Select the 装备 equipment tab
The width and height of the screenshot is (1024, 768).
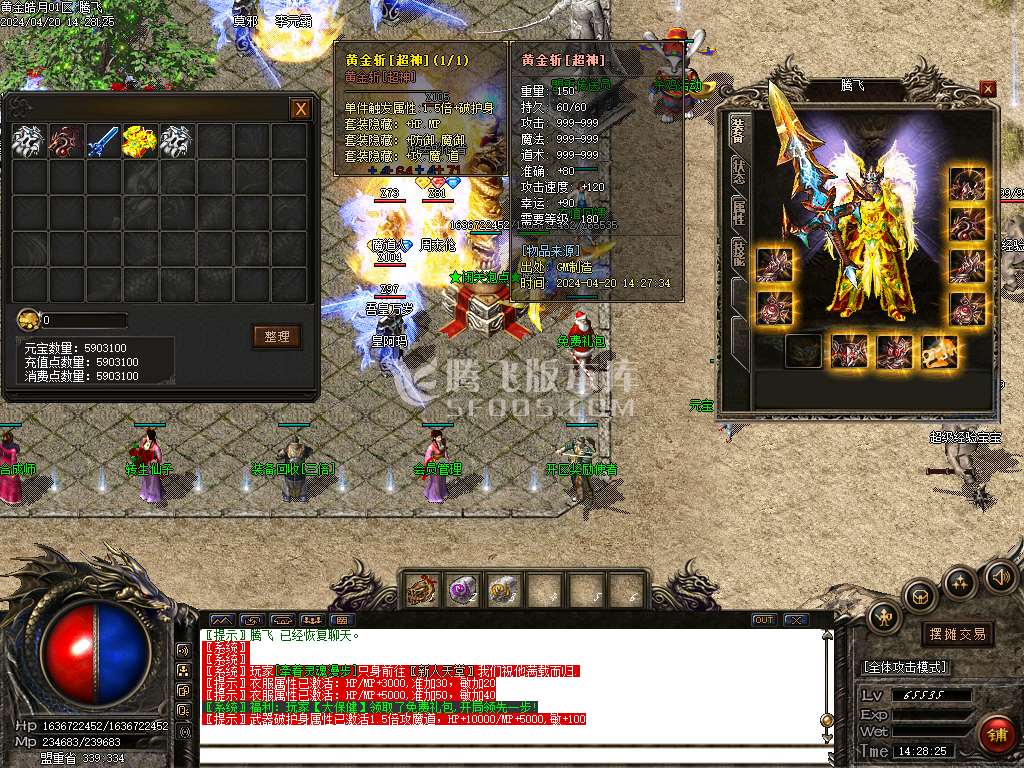pyautogui.click(x=738, y=130)
